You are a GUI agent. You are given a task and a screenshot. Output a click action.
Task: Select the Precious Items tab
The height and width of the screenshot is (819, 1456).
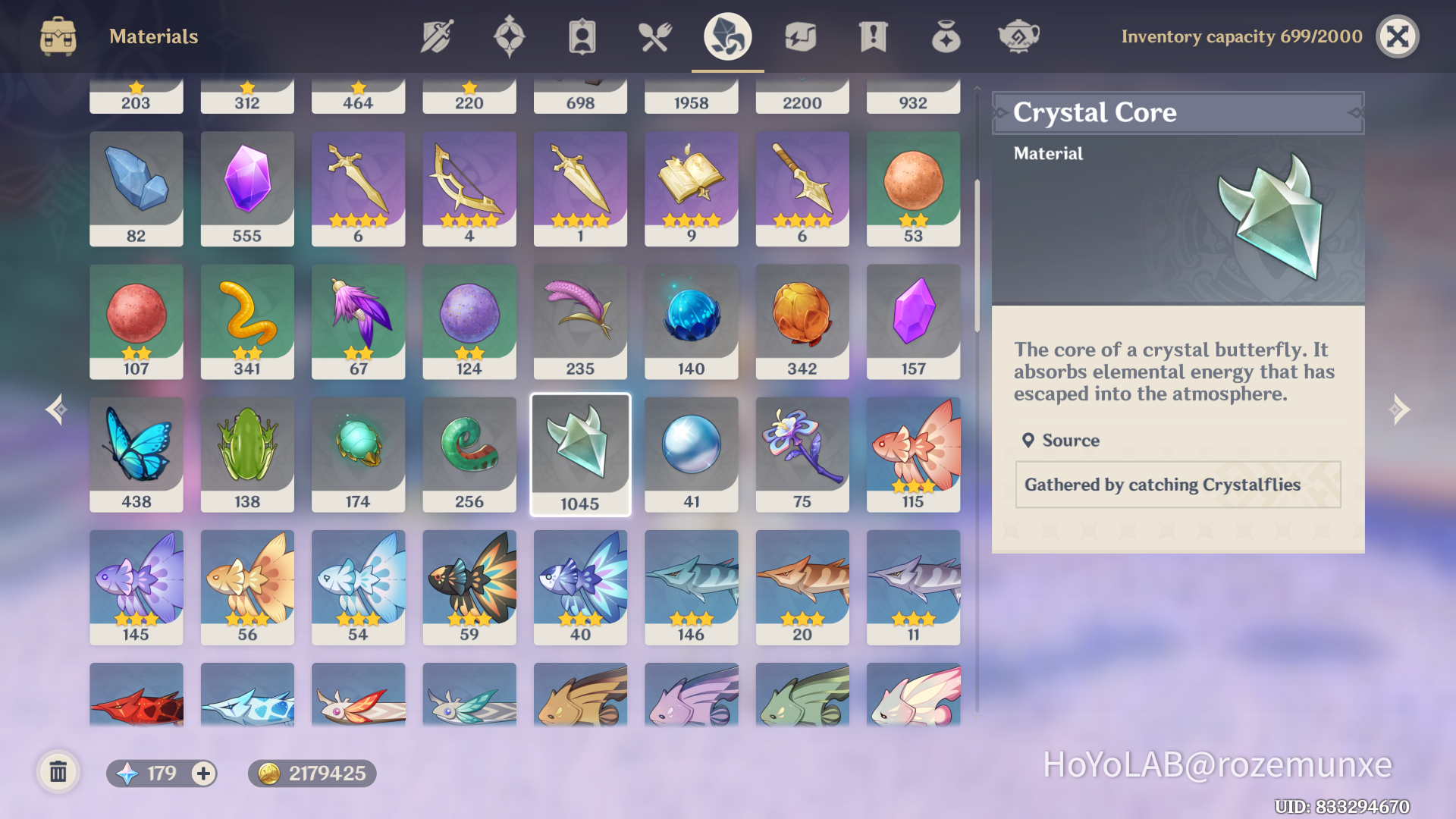tap(946, 35)
